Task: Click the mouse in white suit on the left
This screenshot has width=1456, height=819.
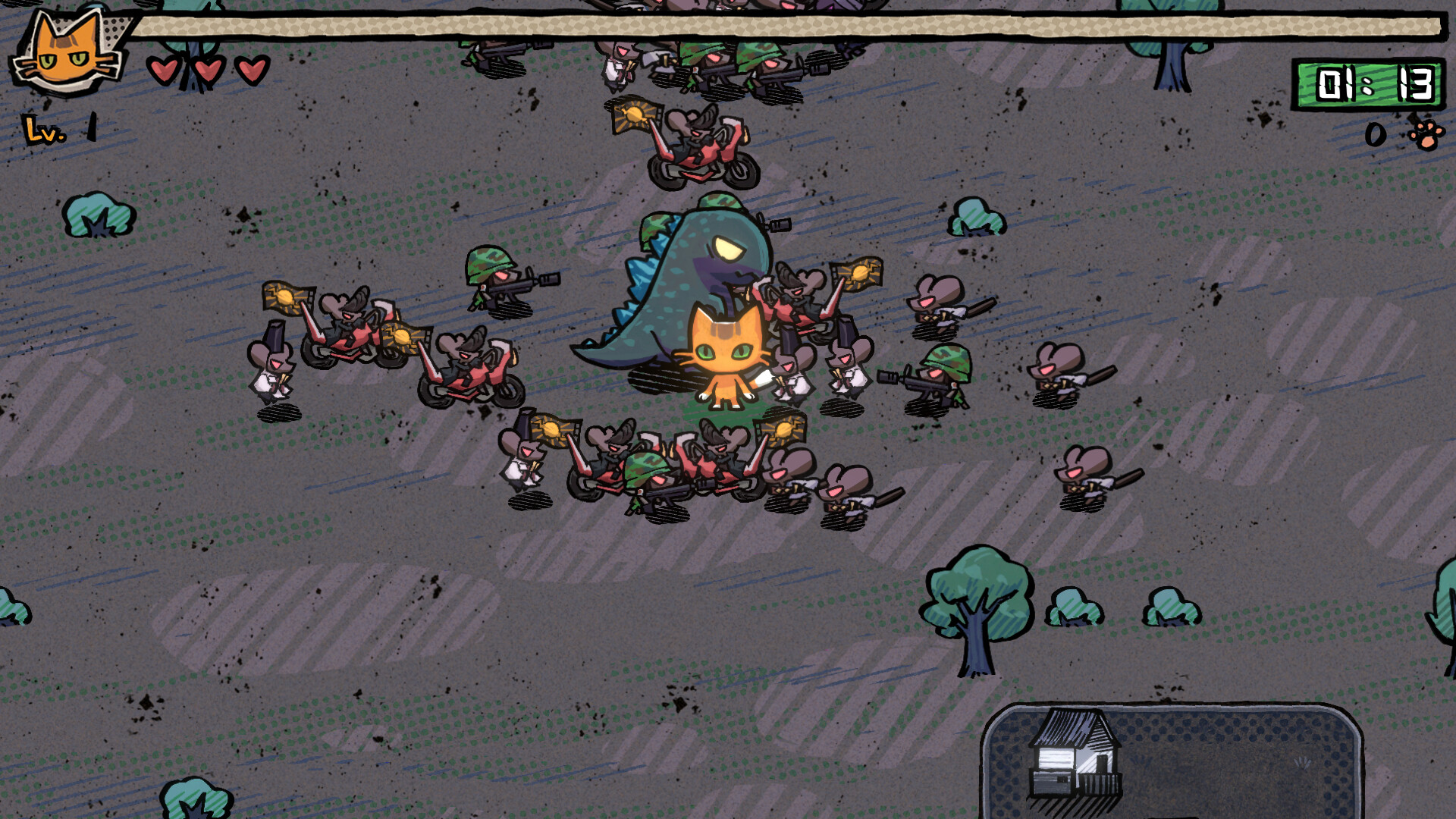Action: (273, 372)
